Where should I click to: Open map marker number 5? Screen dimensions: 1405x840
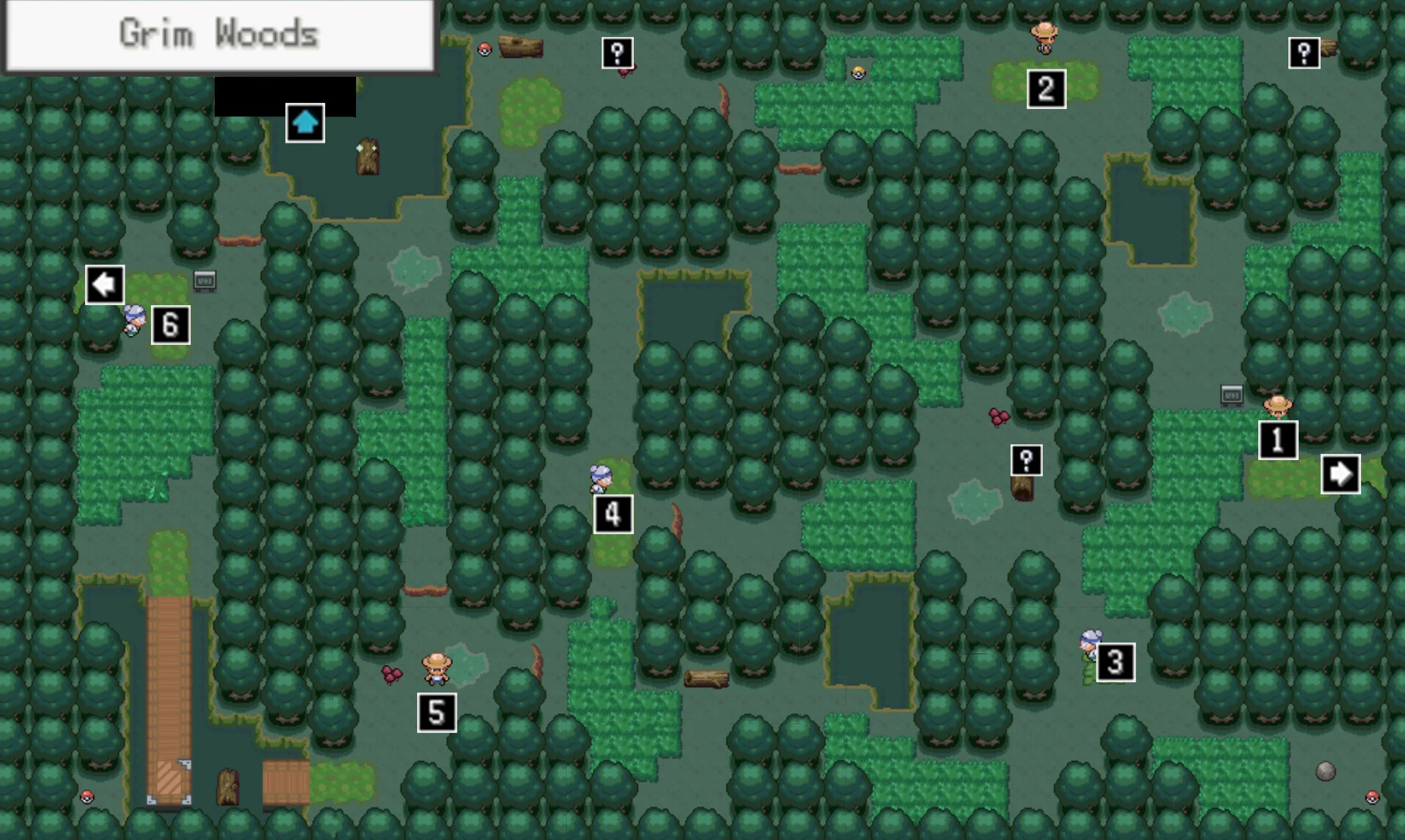pos(437,712)
